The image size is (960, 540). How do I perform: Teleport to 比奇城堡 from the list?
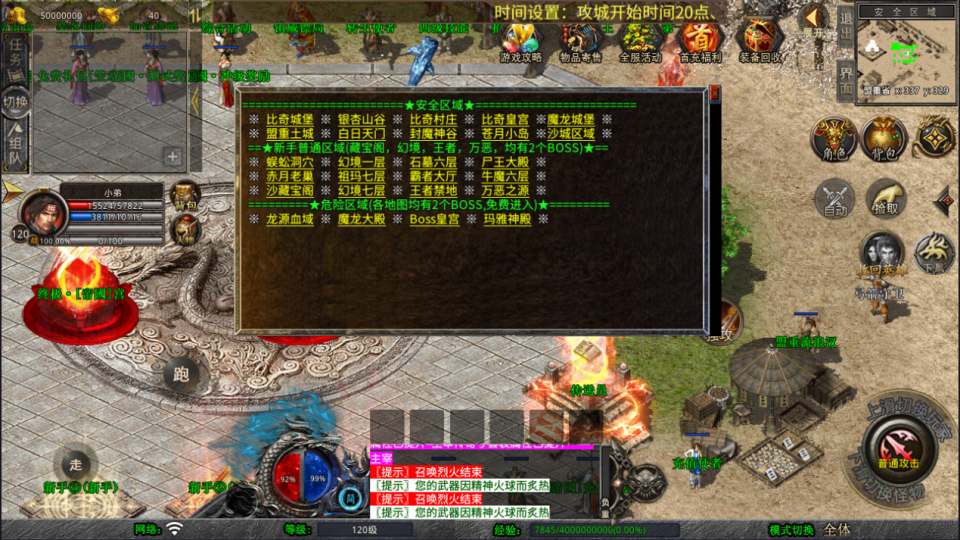(x=290, y=119)
